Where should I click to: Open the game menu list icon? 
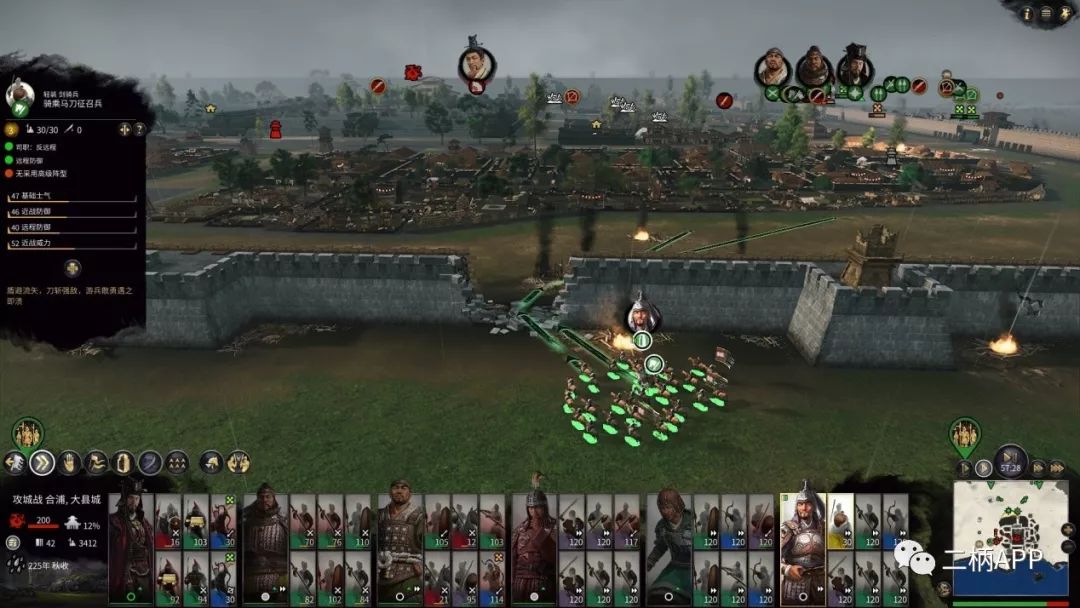click(x=1046, y=13)
